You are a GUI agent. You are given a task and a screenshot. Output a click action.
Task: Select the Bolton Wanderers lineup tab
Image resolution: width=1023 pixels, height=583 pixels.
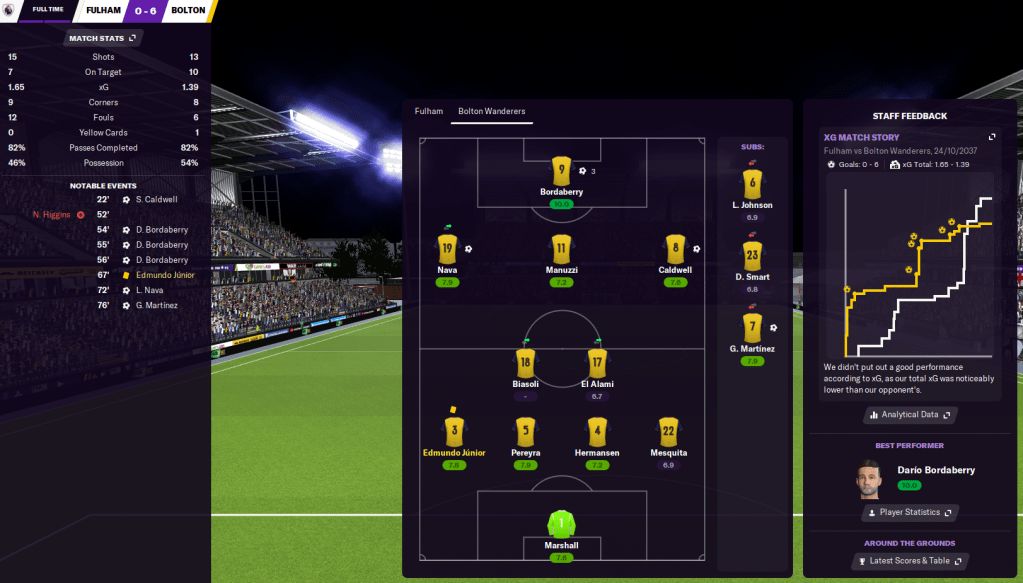[x=491, y=111]
